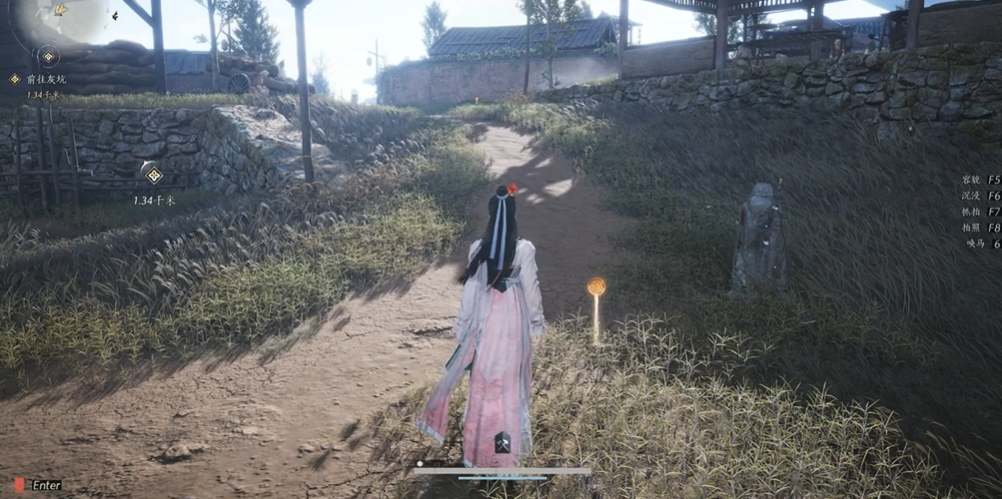The width and height of the screenshot is (1002, 499).
Task: Click the diamond waypoint marker showing 1.34千米
Action: [153, 176]
